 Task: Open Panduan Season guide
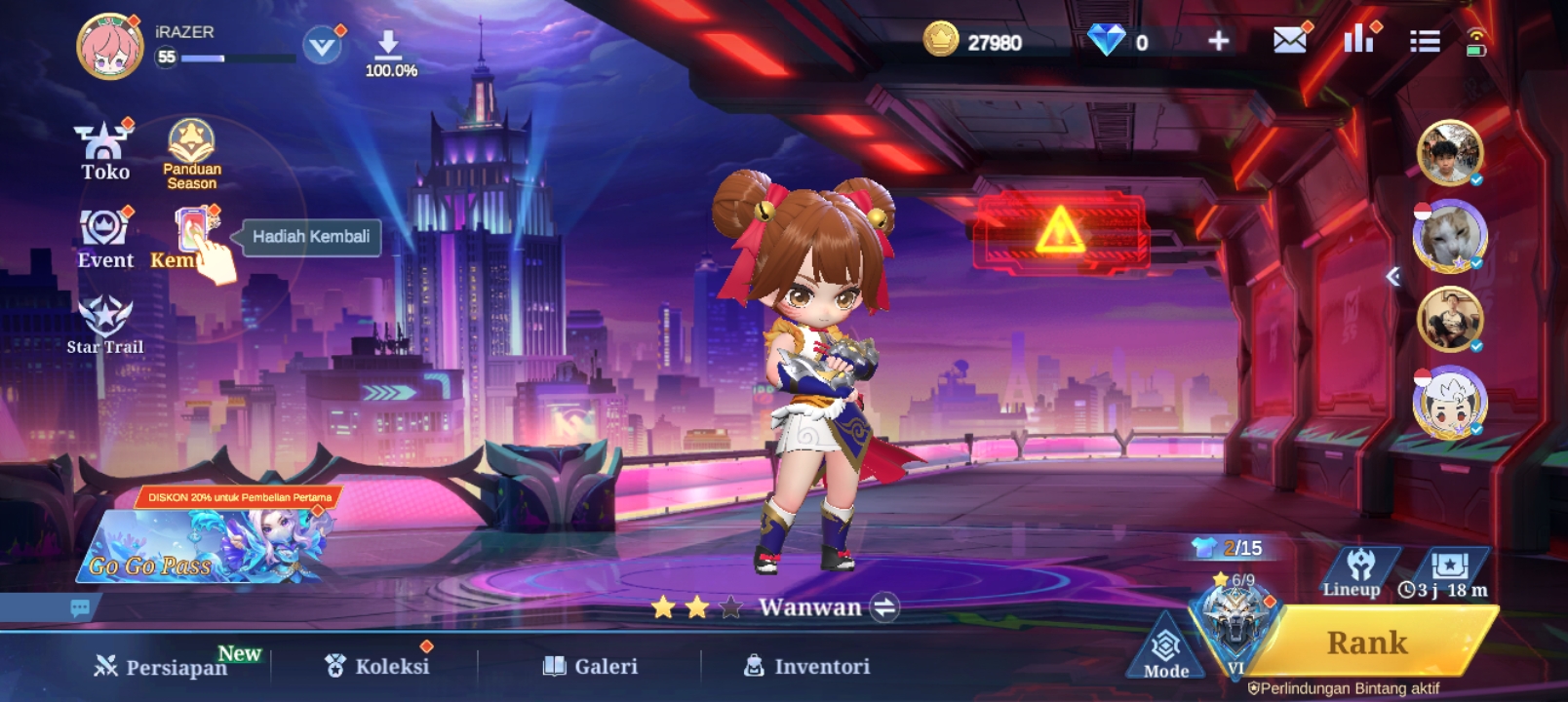pyautogui.click(x=192, y=153)
